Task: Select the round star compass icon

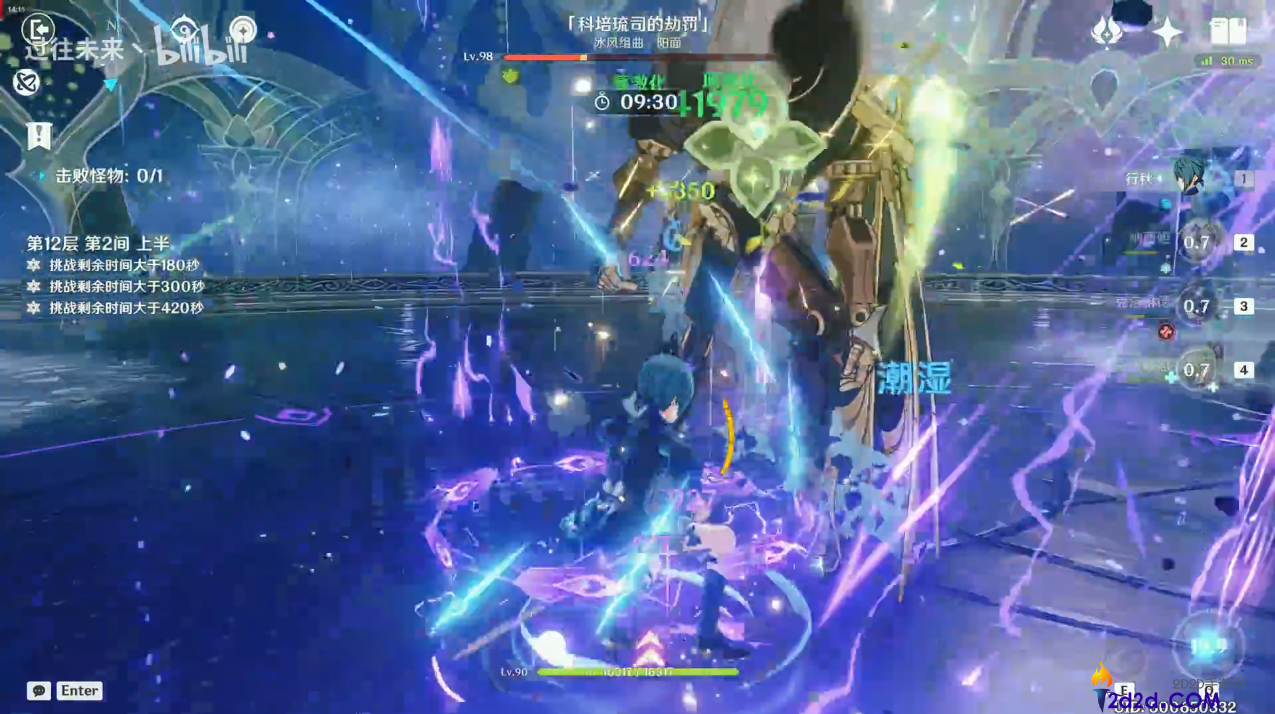Action: coord(243,30)
